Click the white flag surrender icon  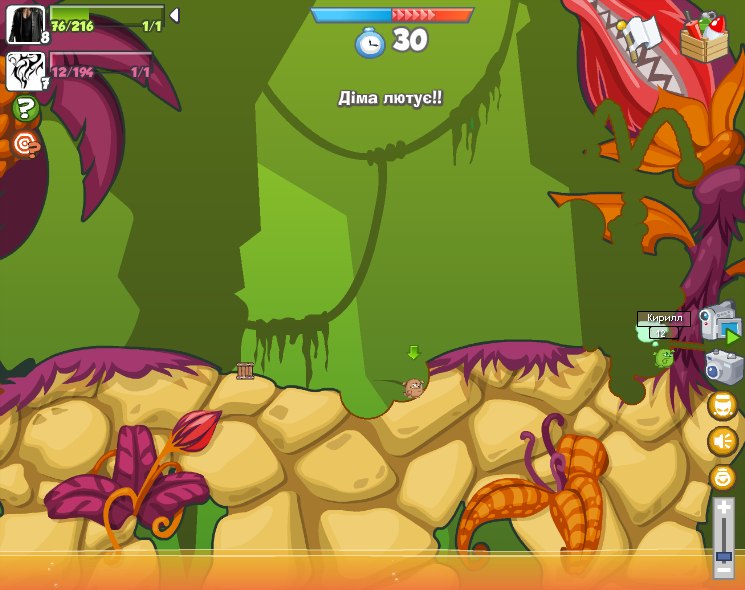coord(641,32)
